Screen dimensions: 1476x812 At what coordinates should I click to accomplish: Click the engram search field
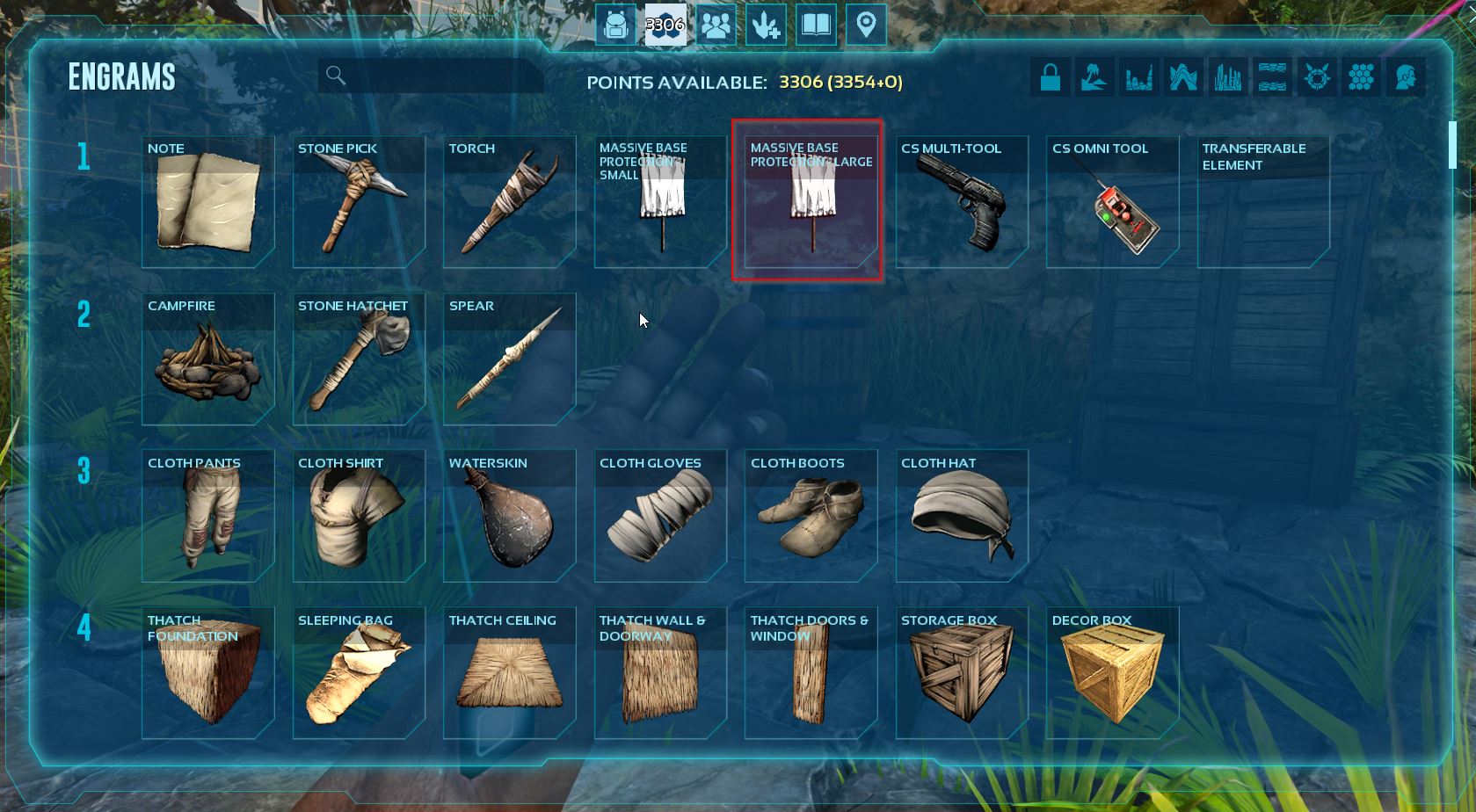point(440,76)
